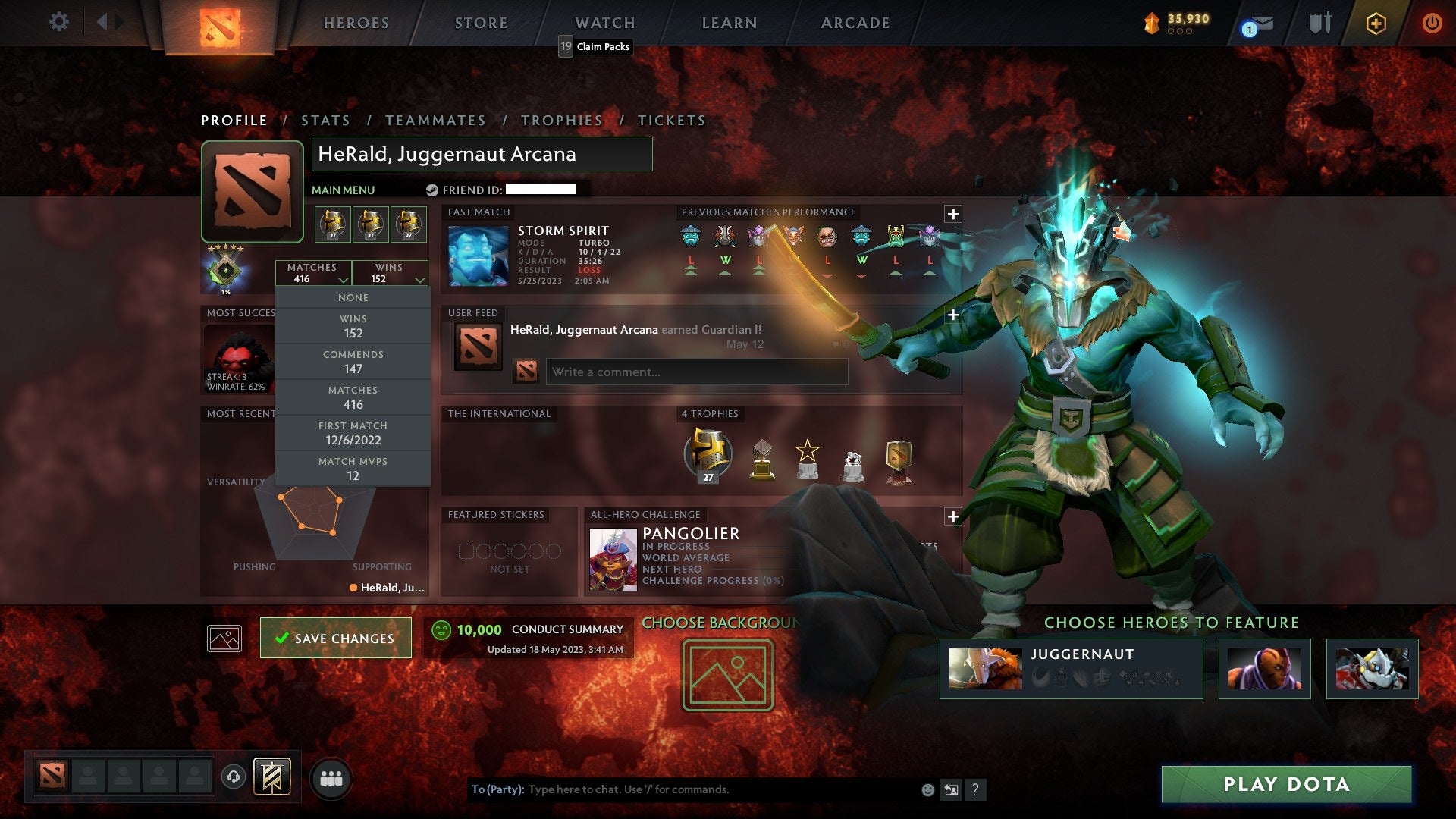
Task: Open the Armory shield and sword icon
Action: point(1318,22)
